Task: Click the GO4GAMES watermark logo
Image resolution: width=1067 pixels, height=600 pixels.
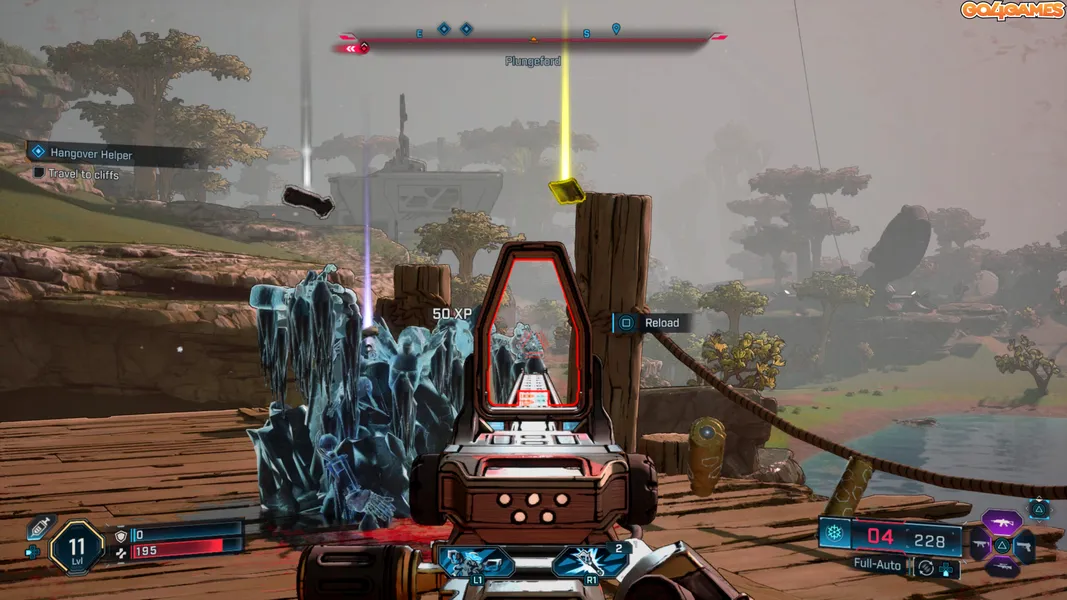Action: 1012,11
